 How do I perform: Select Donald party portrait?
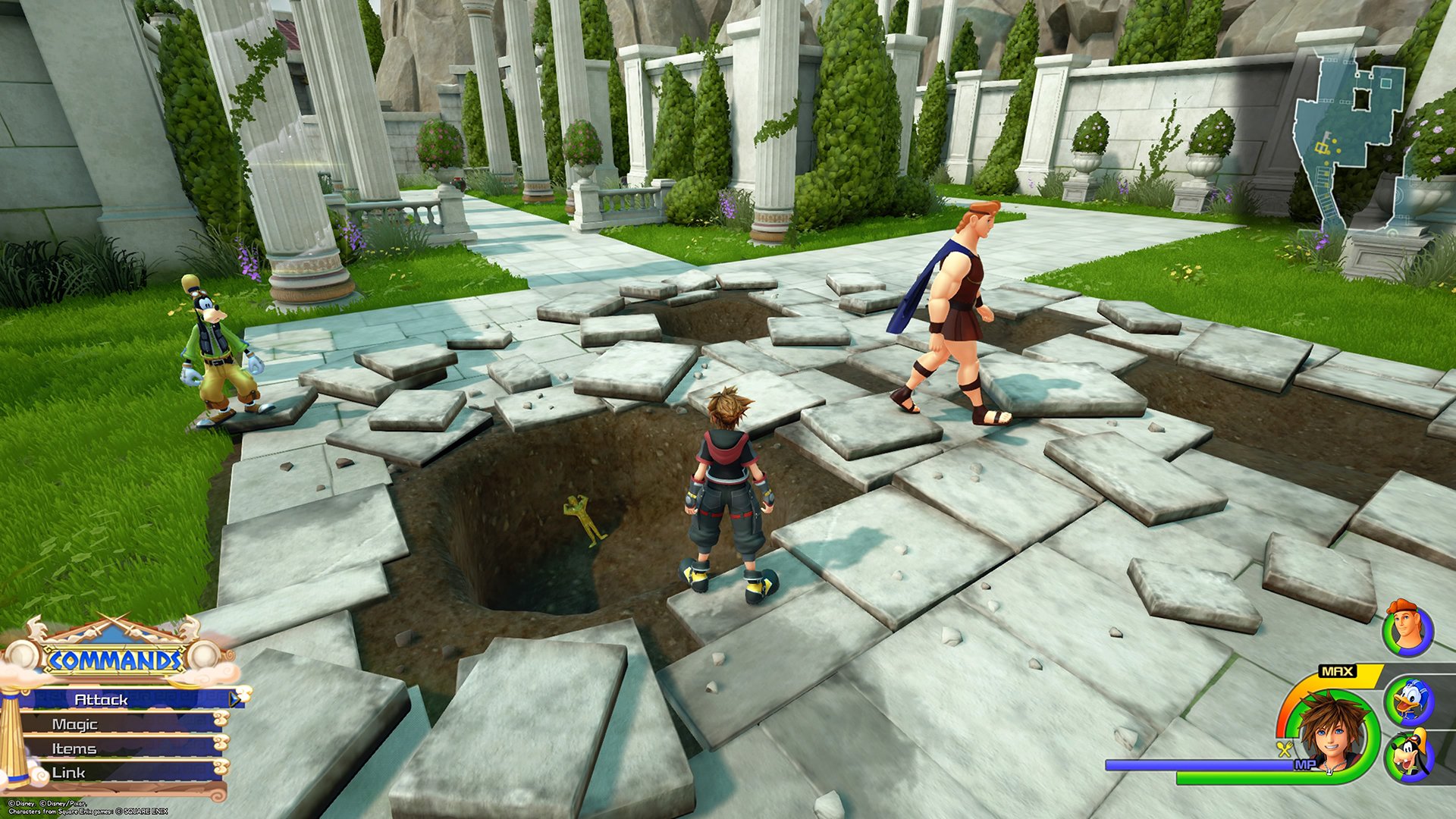click(1408, 701)
